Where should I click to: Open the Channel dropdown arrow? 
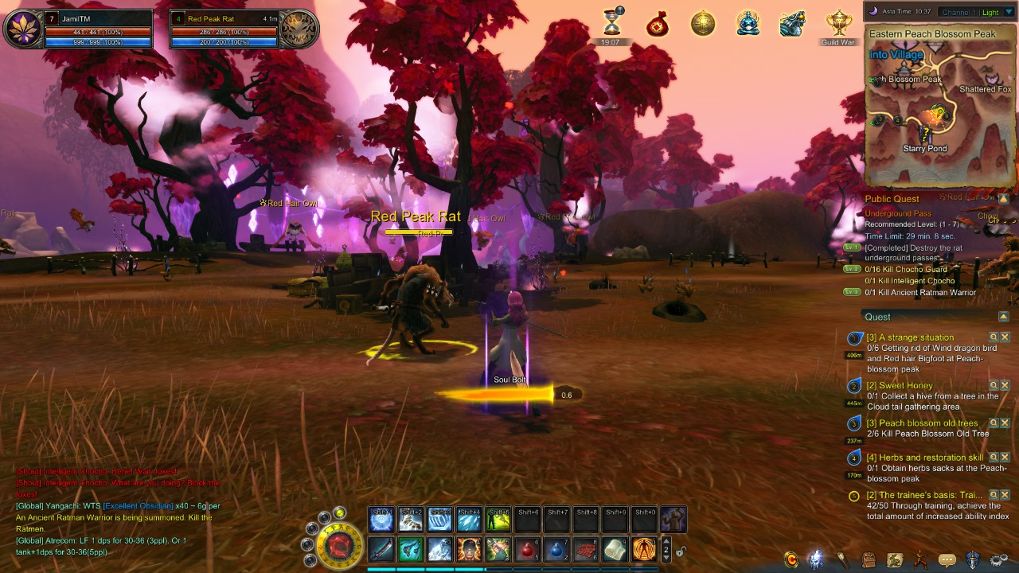coord(1008,12)
